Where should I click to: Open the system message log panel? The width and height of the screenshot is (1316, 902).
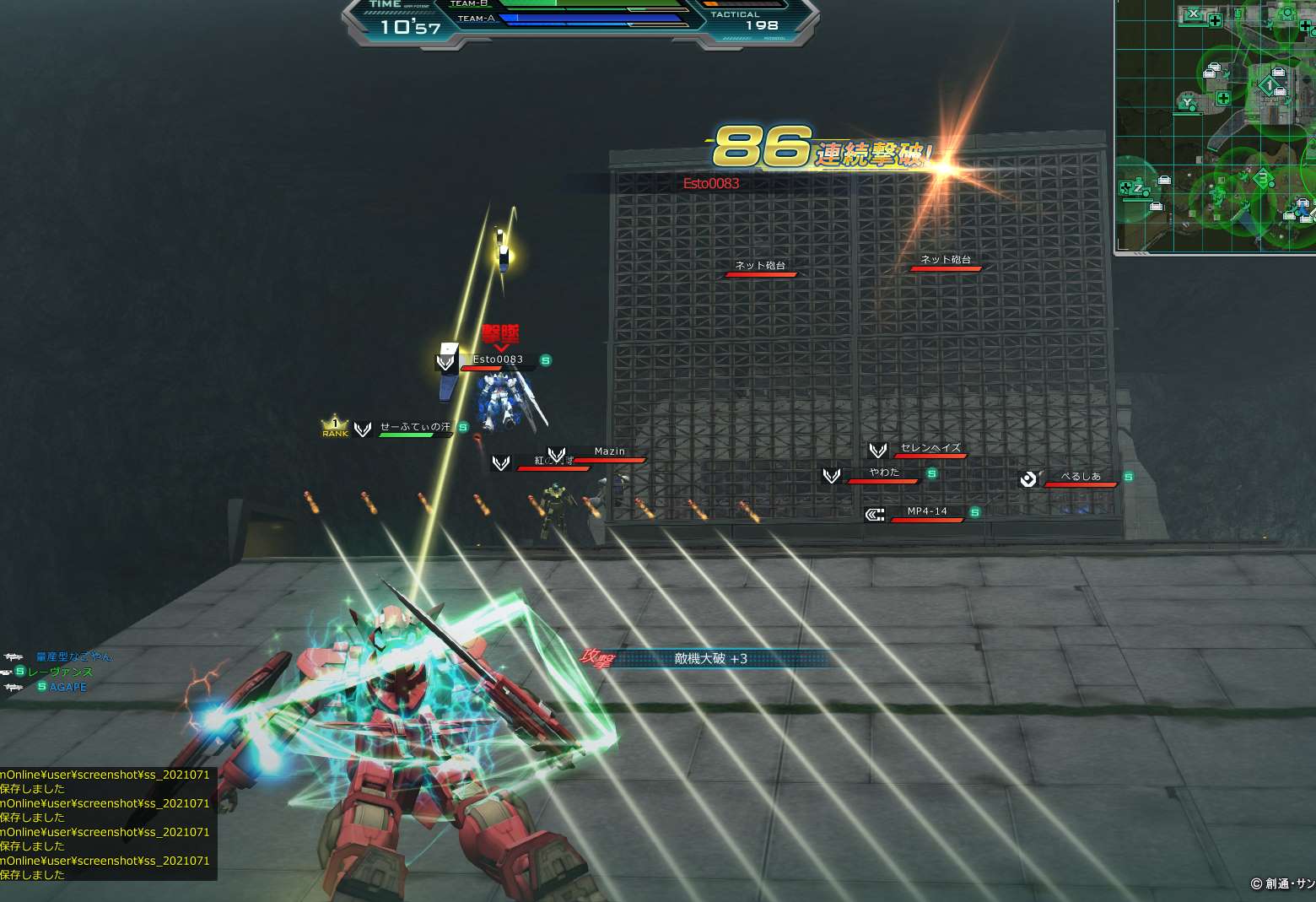tap(107, 824)
